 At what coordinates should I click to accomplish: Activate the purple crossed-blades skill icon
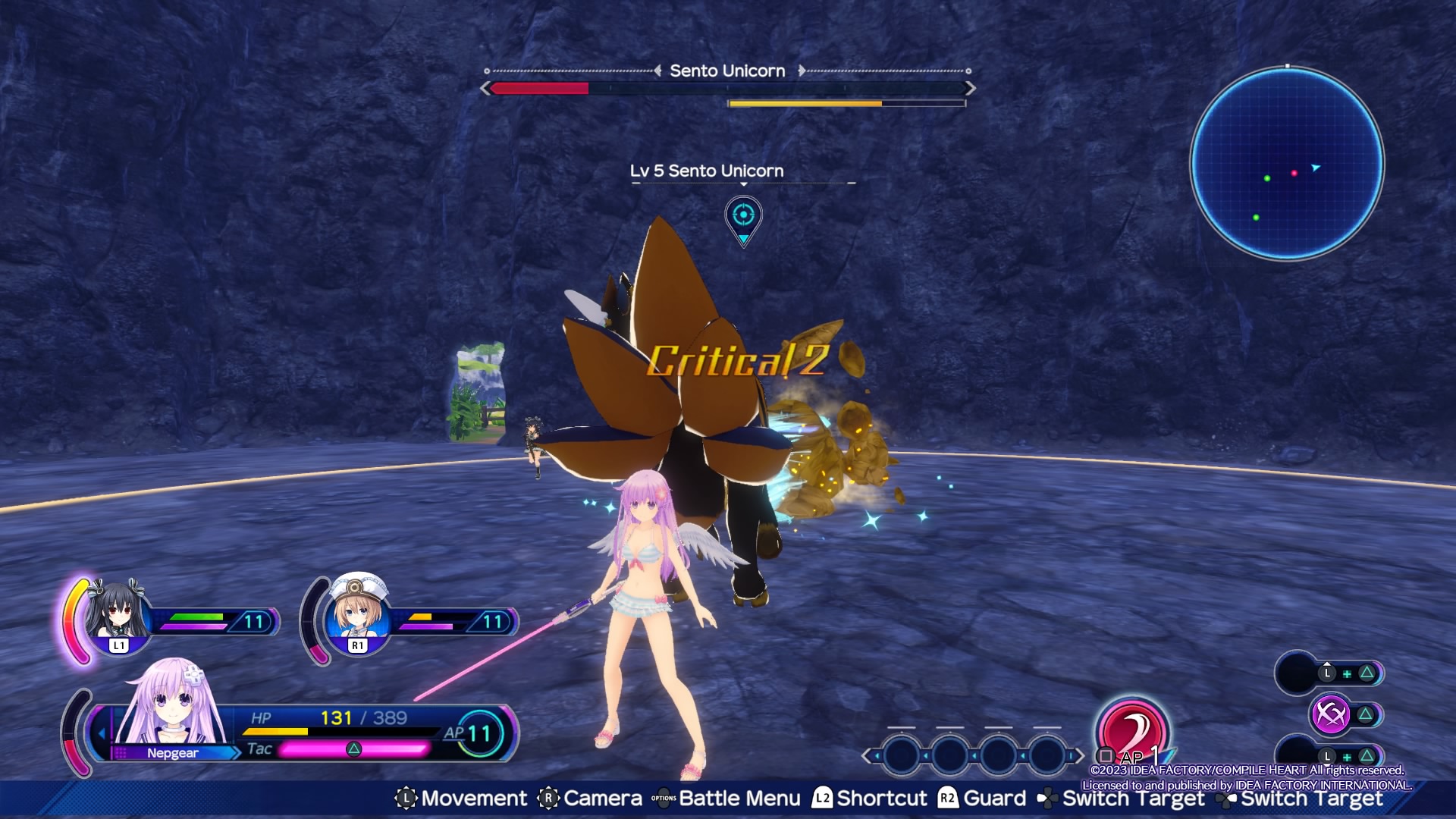tap(1330, 714)
